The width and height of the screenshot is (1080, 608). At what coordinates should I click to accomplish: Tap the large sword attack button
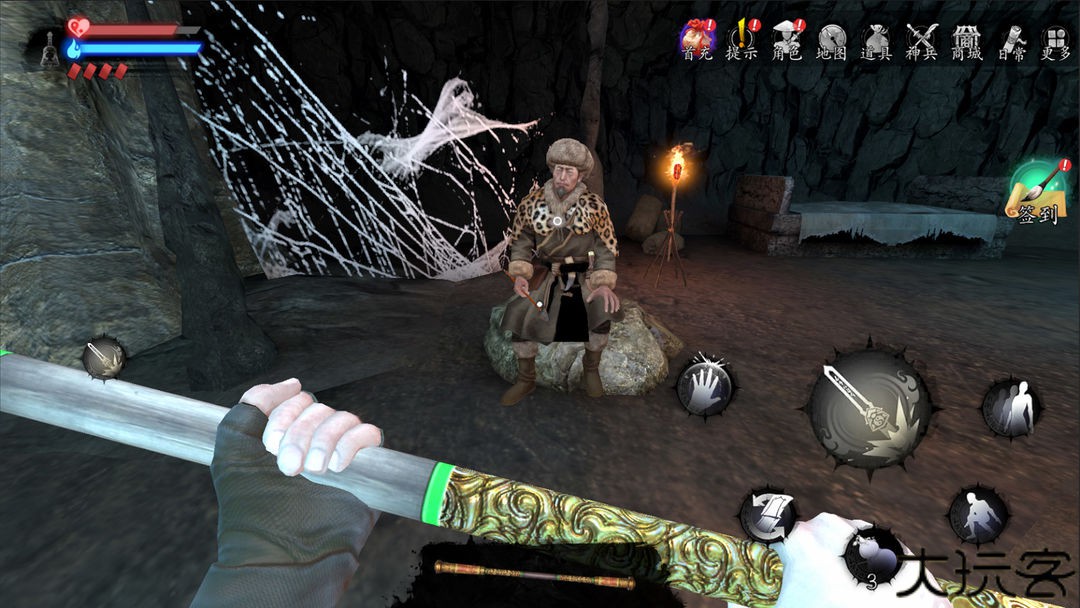coord(869,408)
